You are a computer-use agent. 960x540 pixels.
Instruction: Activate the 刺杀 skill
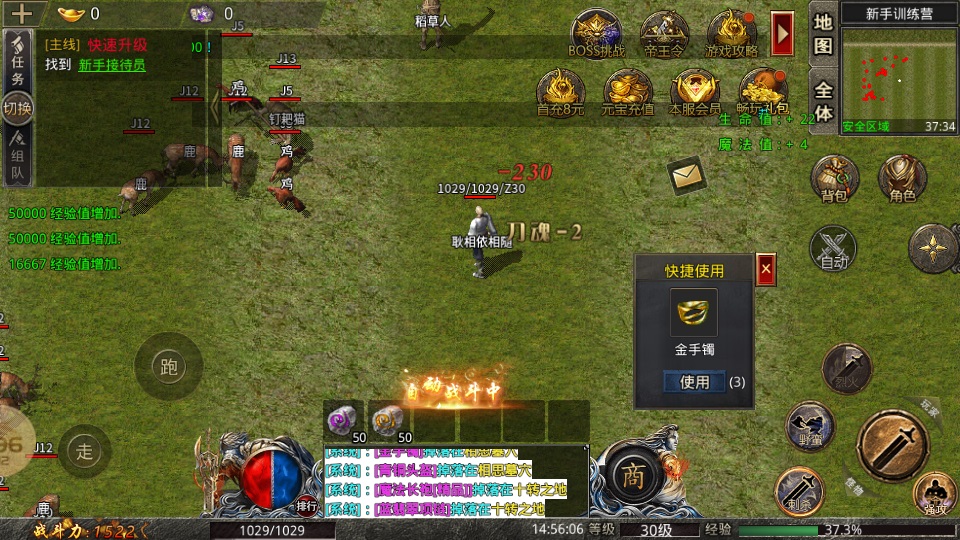(x=799, y=491)
